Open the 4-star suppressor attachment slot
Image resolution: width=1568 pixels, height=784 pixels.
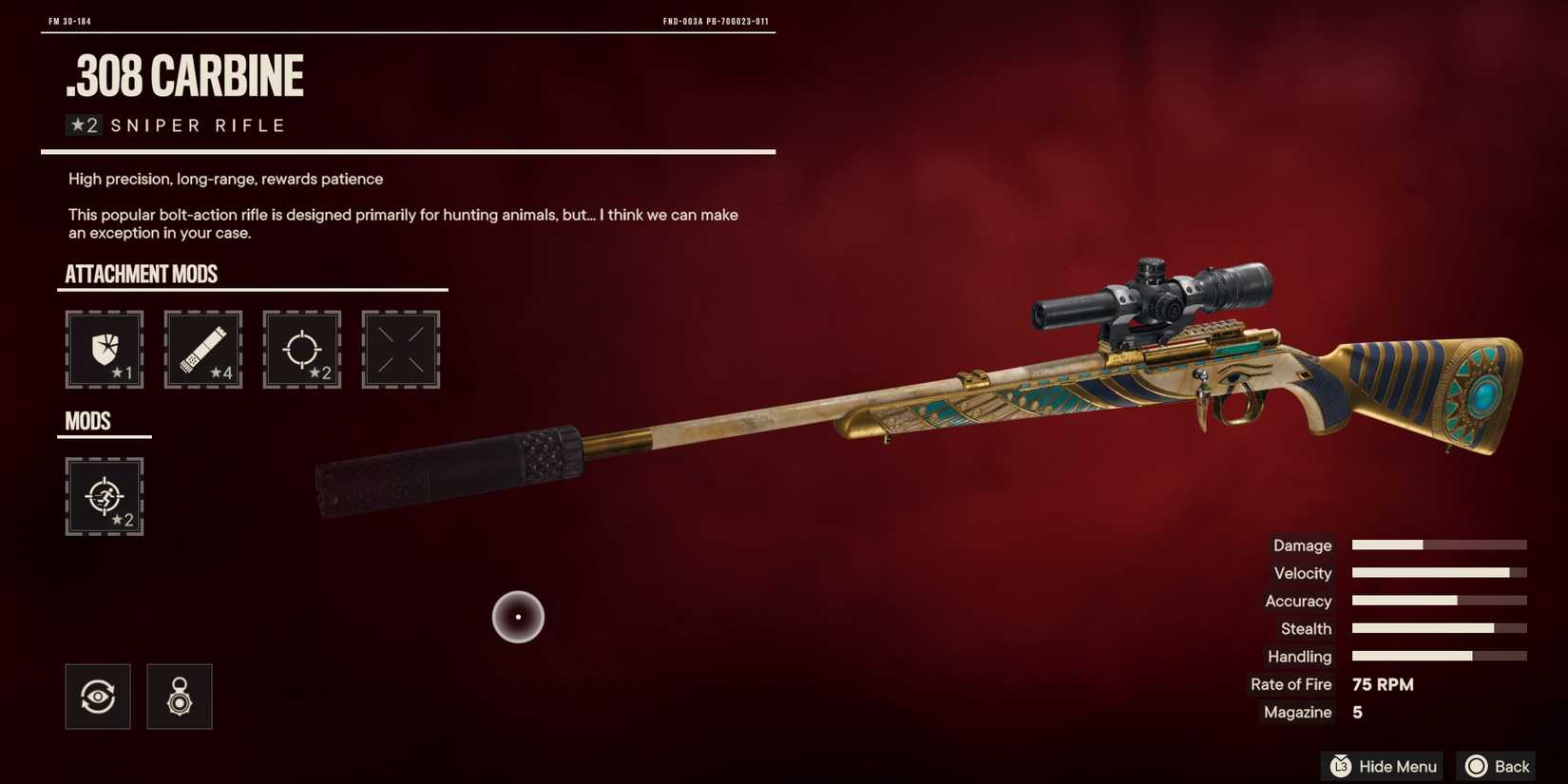(202, 349)
